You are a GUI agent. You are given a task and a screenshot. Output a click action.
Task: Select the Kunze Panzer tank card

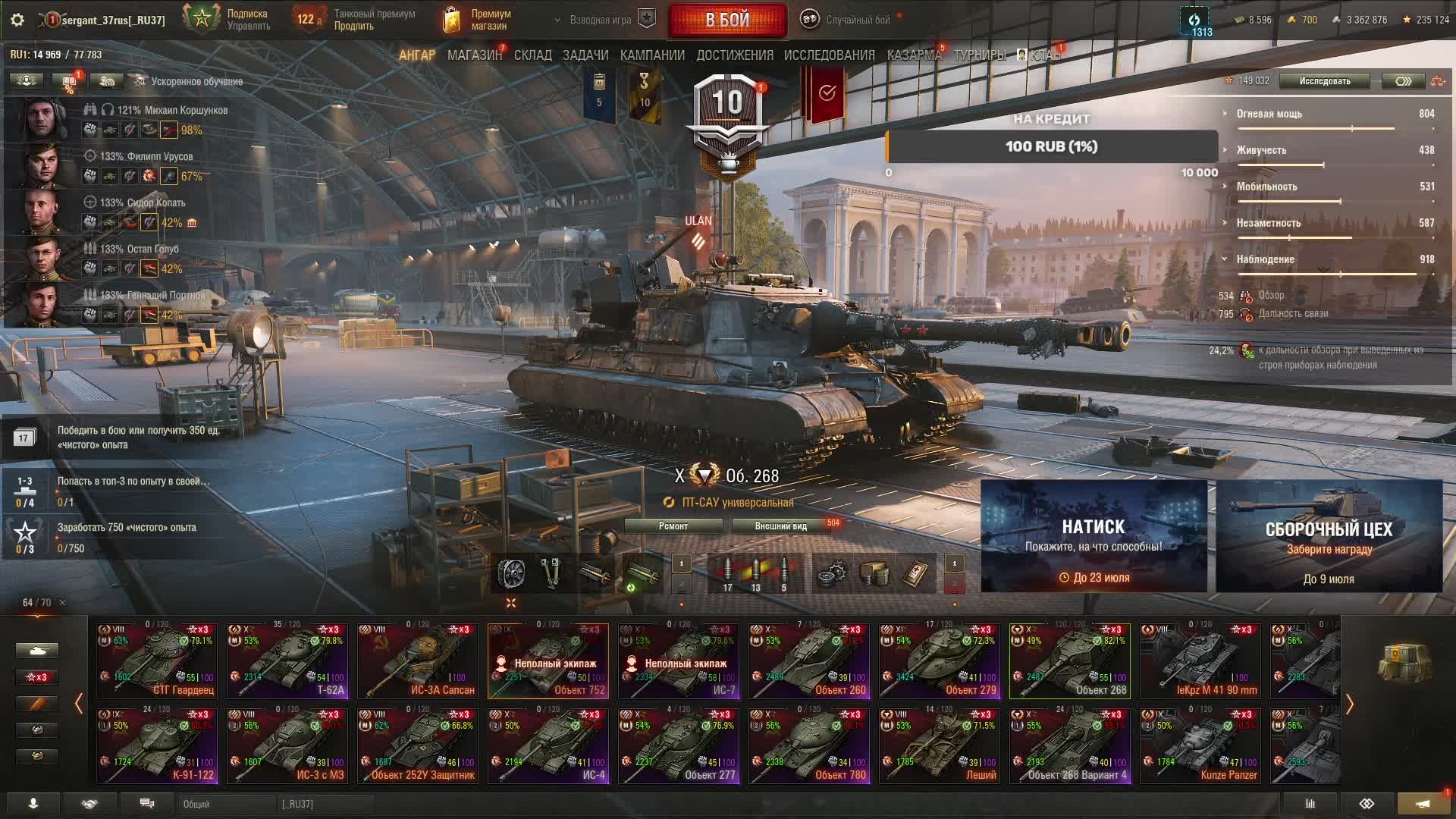tap(1200, 745)
